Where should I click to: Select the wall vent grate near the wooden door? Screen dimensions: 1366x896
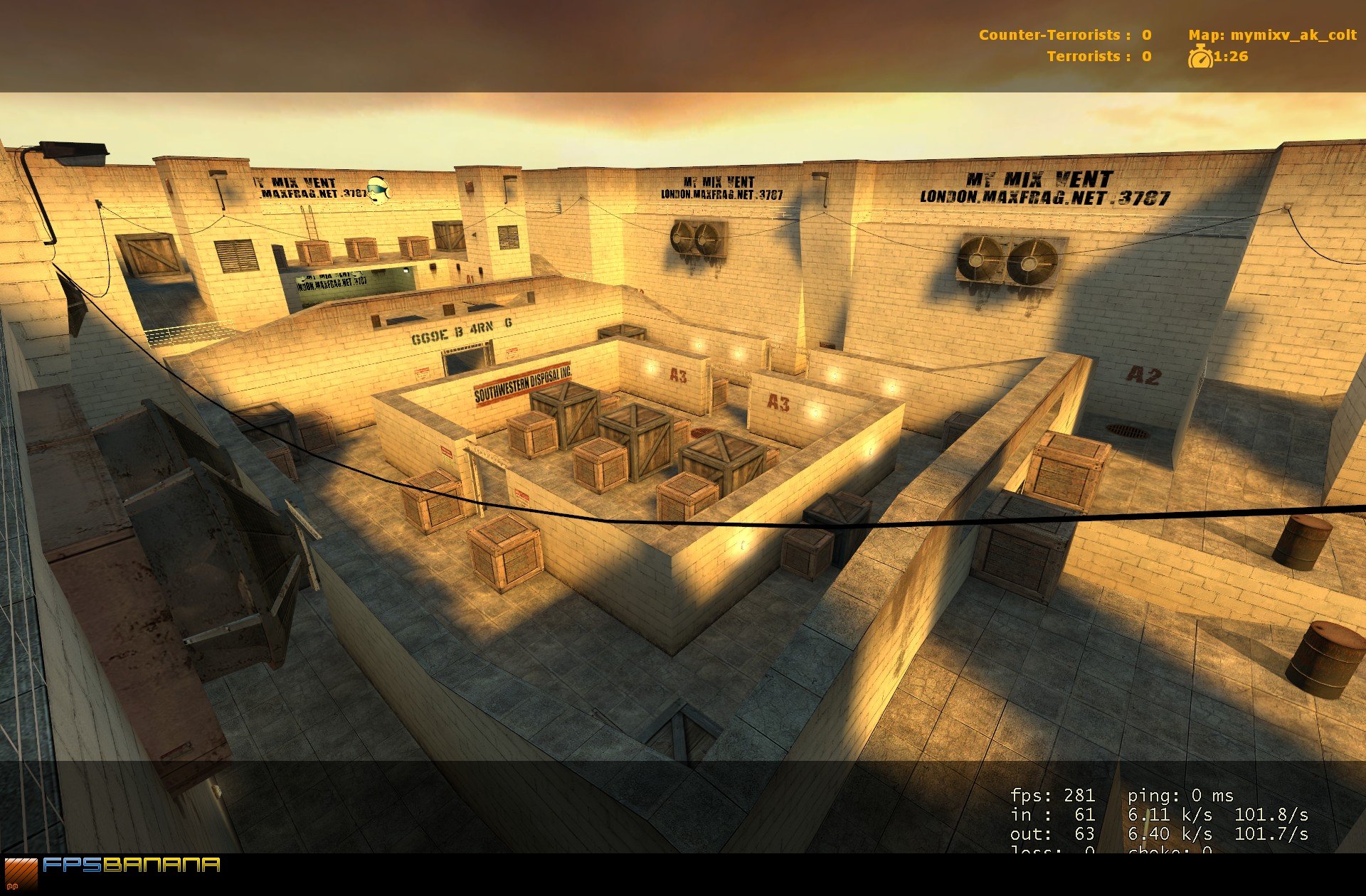click(235, 257)
